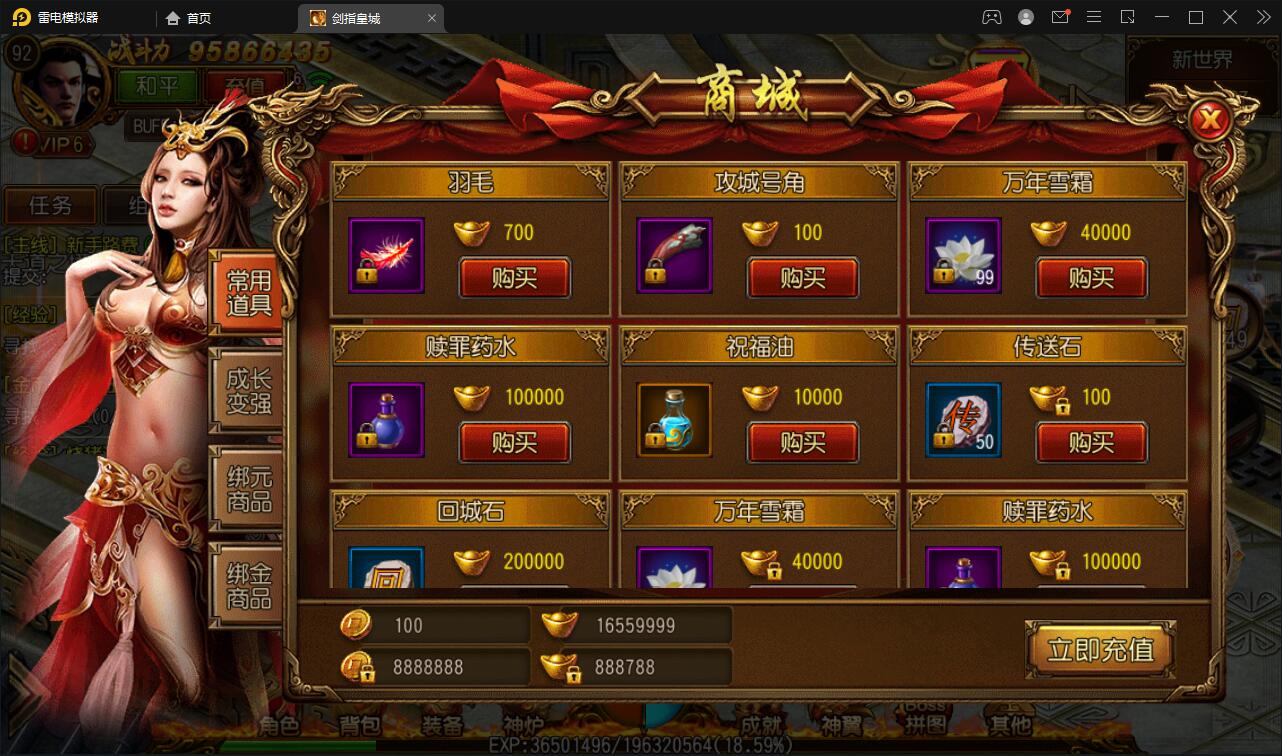The image size is (1282, 756).
Task: Open the LDPlayer hamburger menu
Action: [1094, 17]
